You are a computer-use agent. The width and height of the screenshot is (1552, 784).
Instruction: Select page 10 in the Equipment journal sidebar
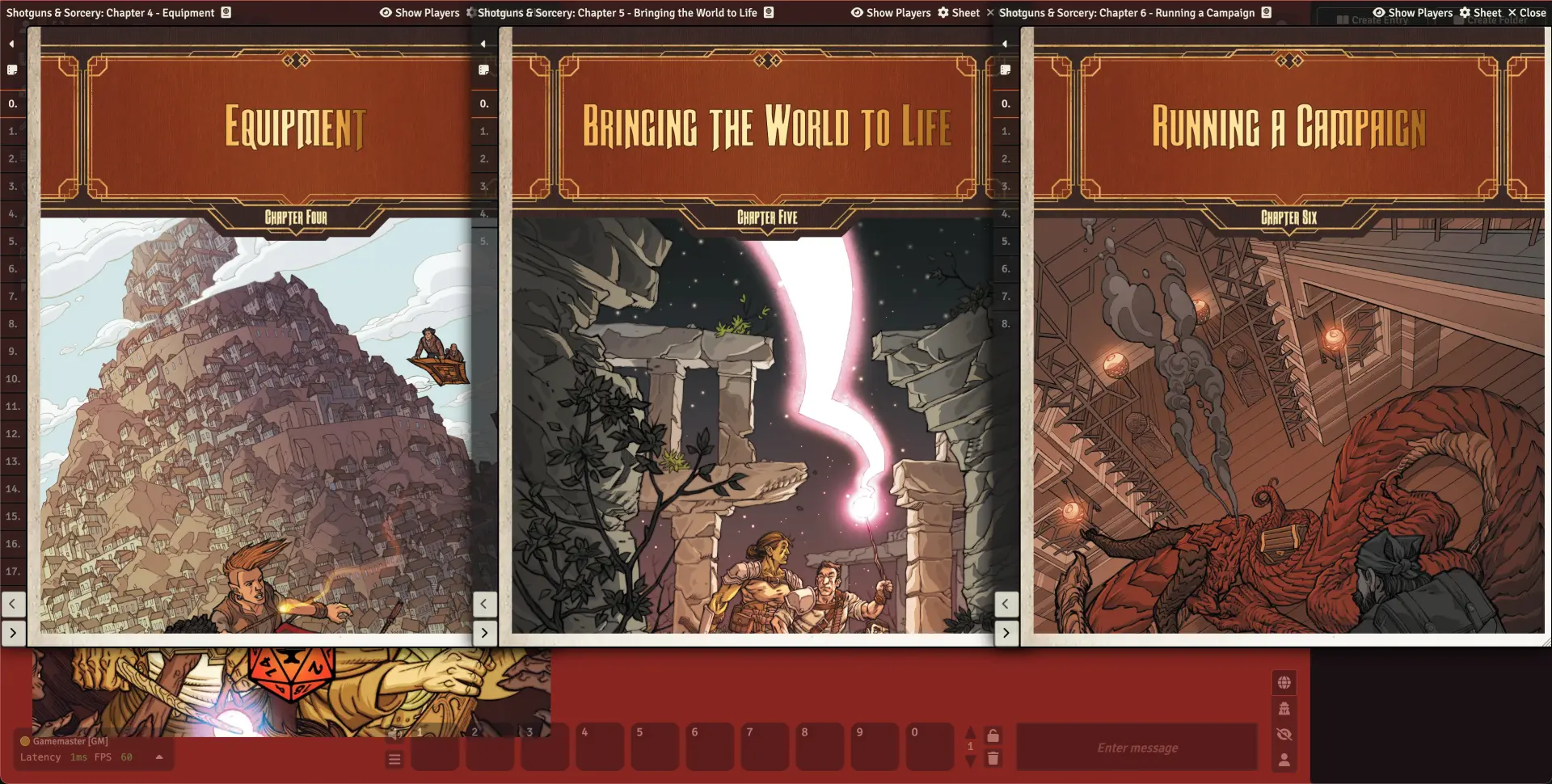click(x=13, y=379)
